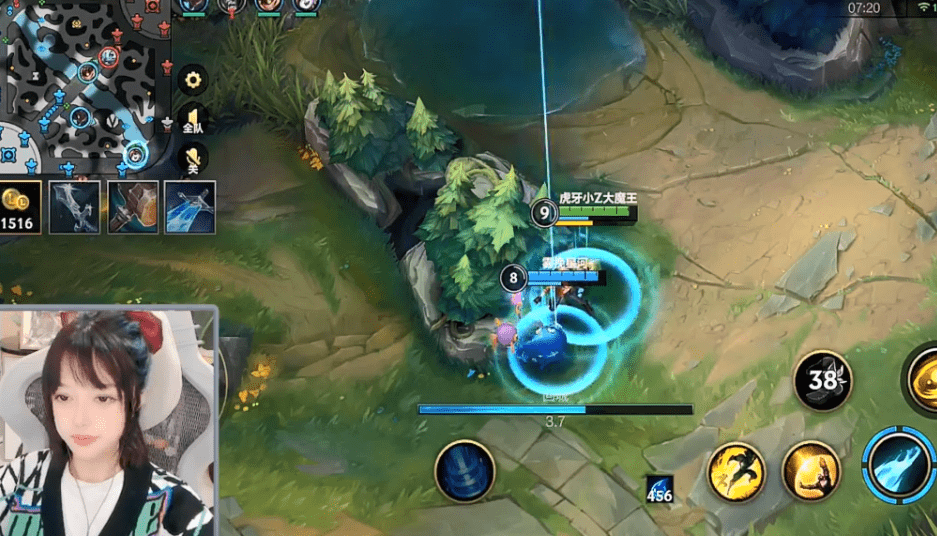The image size is (937, 536).
Task: Activate the Flash summoner spell
Action: click(737, 472)
